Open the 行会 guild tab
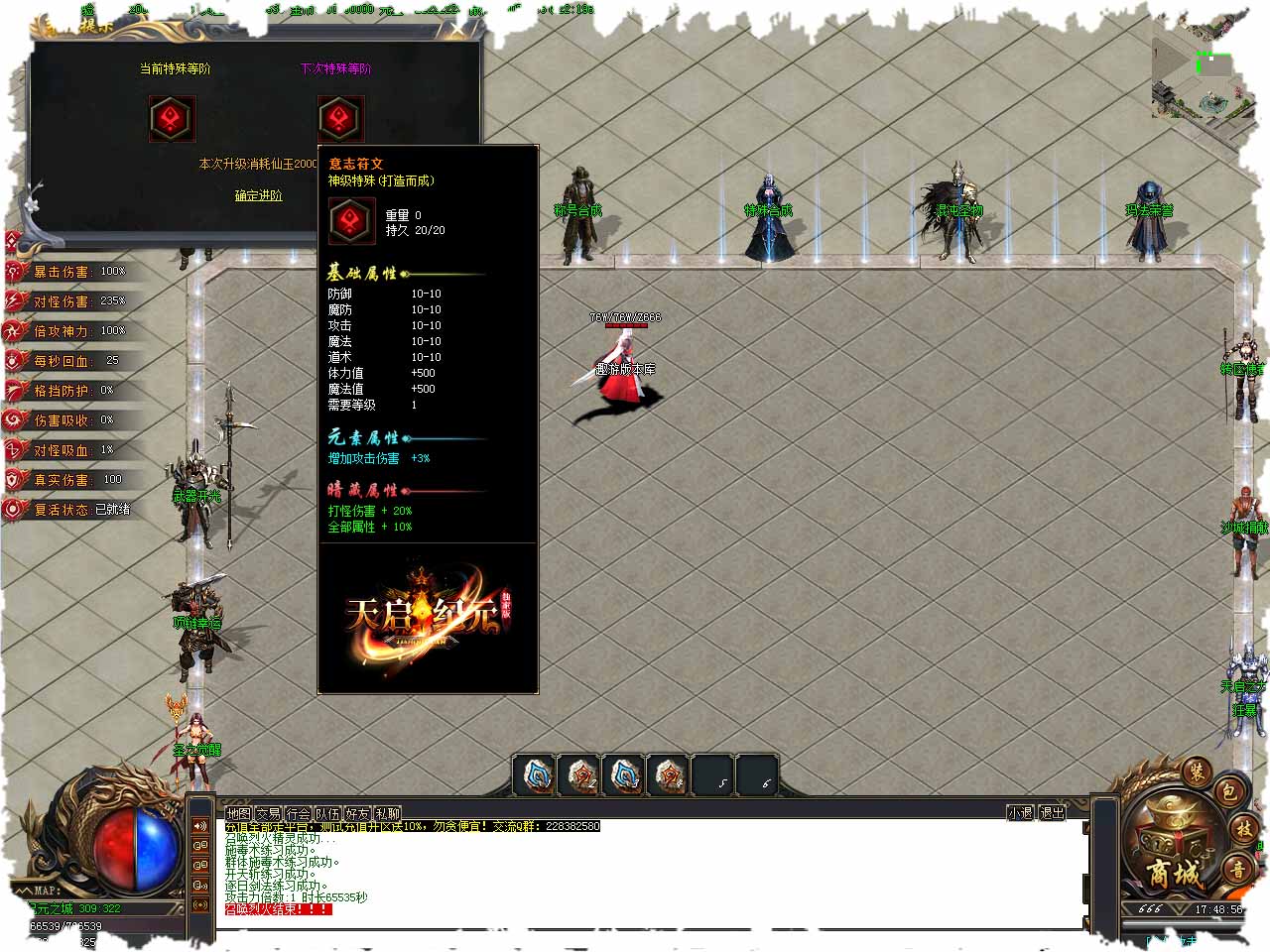 299,813
